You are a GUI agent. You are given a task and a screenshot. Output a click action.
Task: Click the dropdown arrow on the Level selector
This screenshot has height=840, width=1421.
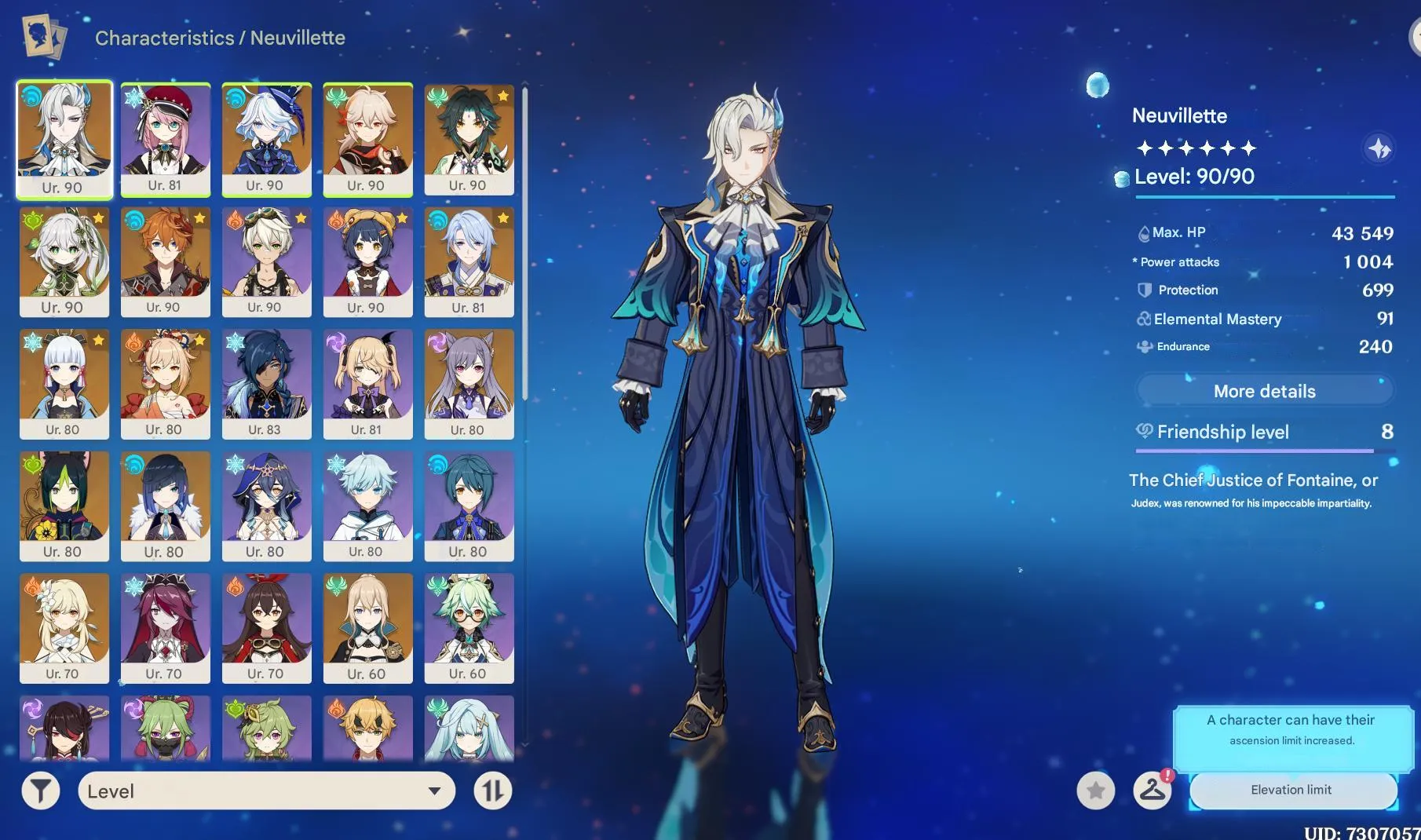pos(434,791)
